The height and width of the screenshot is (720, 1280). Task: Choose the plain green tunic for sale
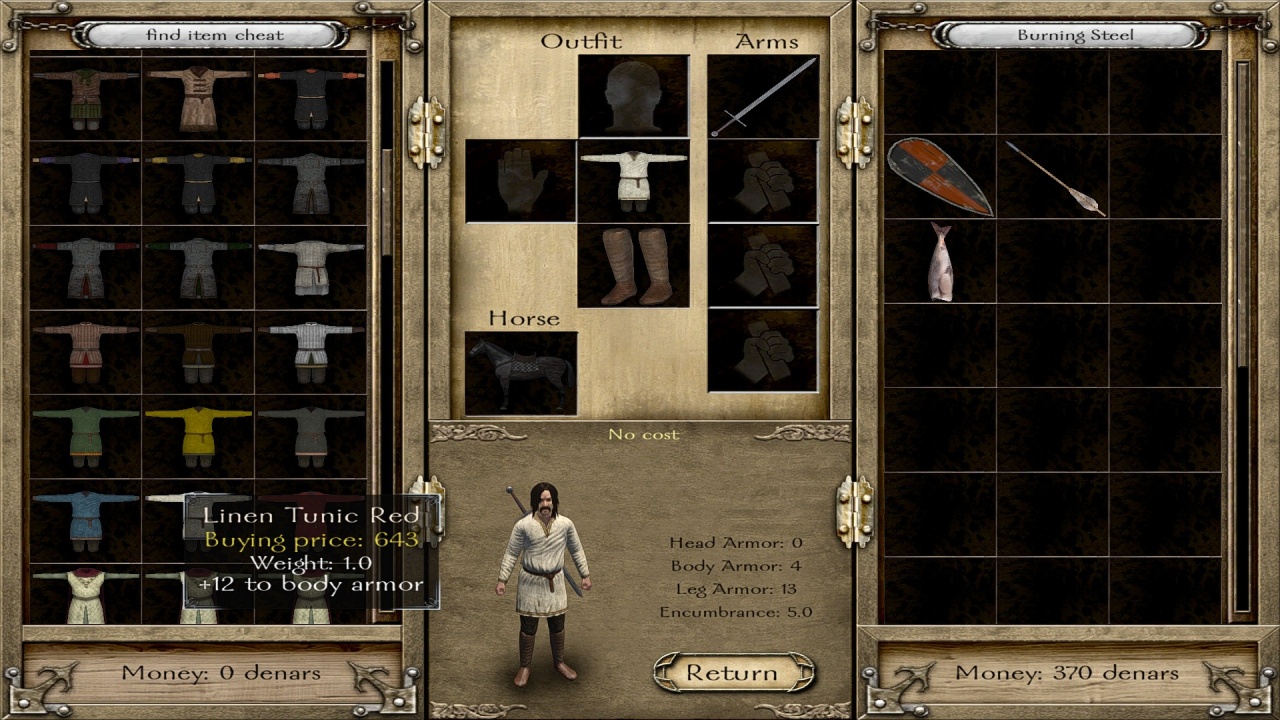85,436
